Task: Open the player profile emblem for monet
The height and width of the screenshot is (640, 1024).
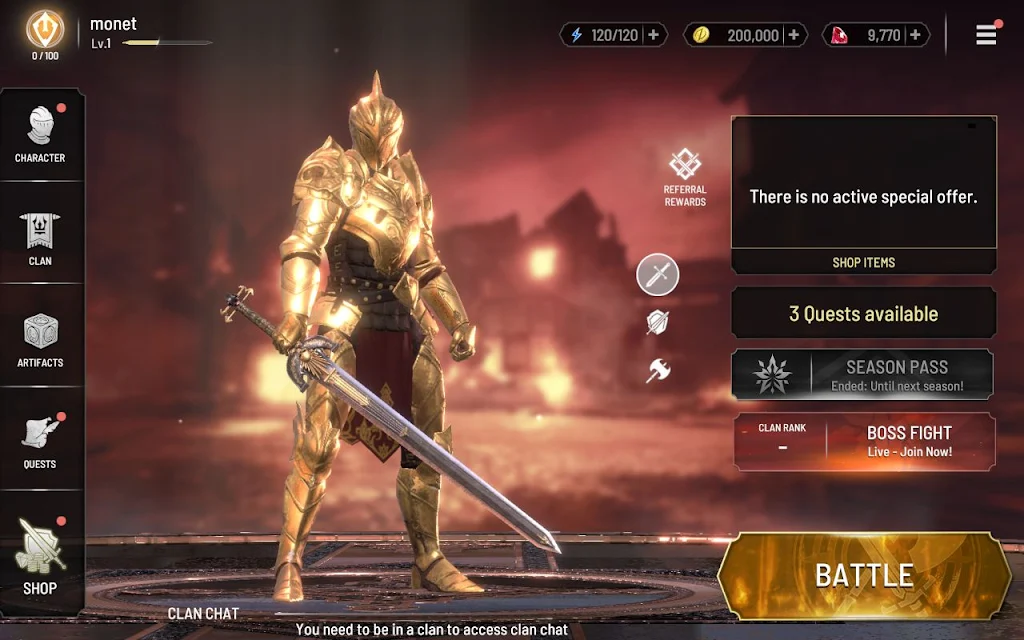Action: [x=45, y=30]
